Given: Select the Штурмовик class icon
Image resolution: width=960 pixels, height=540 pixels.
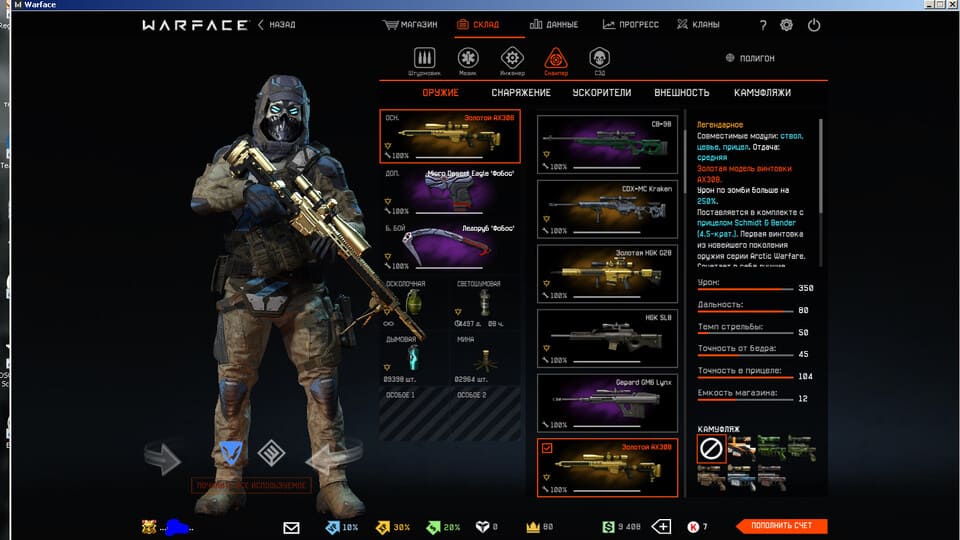Looking at the screenshot, I should tap(425, 60).
